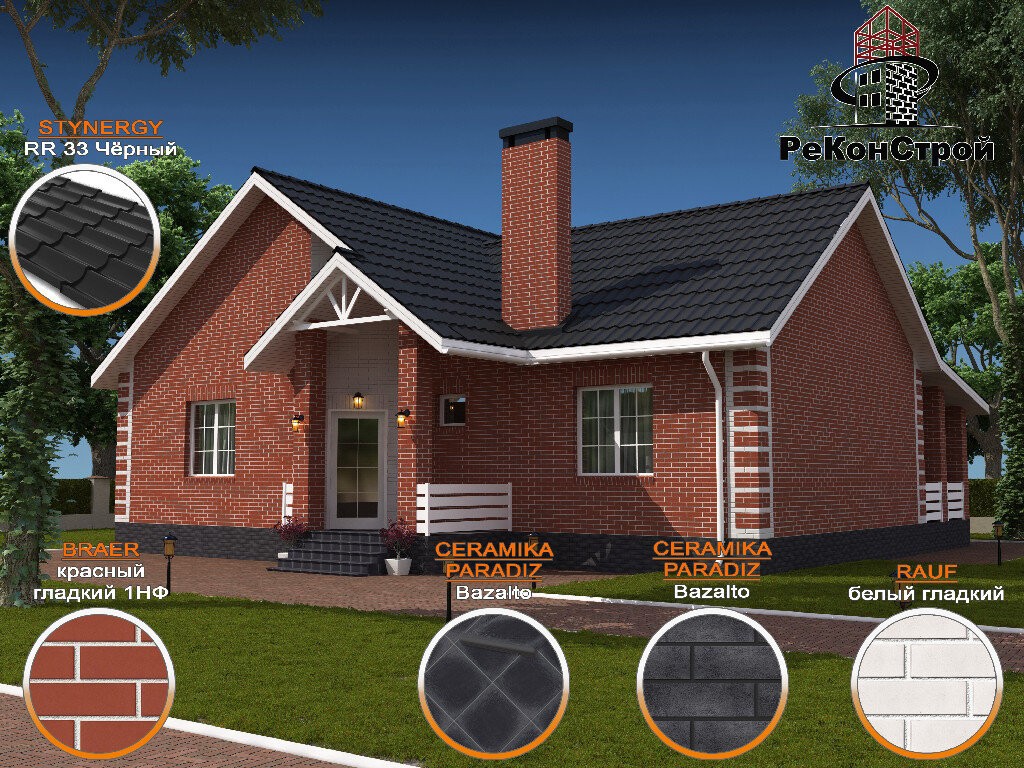1024x768 pixels.
Task: Click the RAUF brand label
Action: [x=927, y=572]
